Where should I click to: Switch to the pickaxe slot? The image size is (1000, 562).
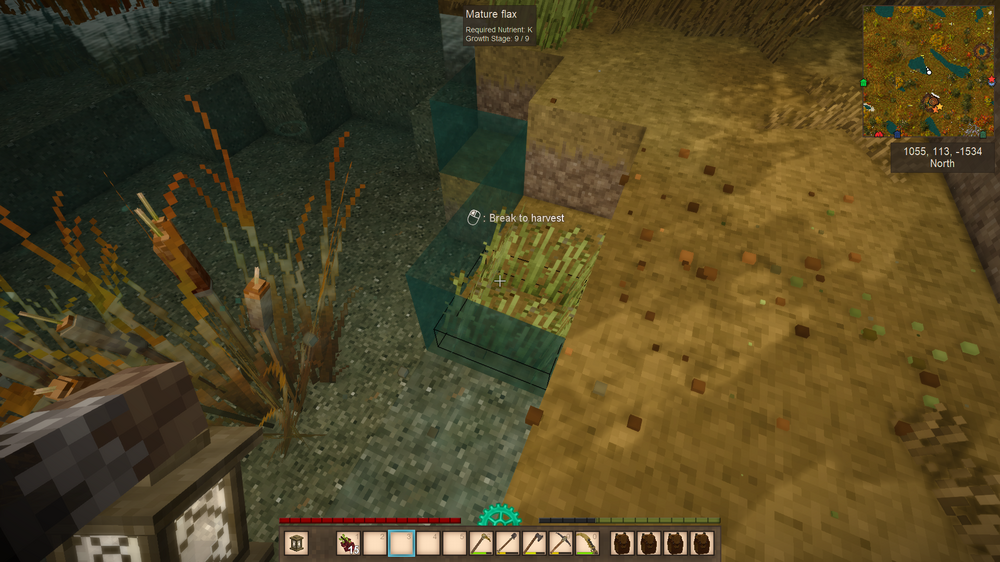[561, 543]
